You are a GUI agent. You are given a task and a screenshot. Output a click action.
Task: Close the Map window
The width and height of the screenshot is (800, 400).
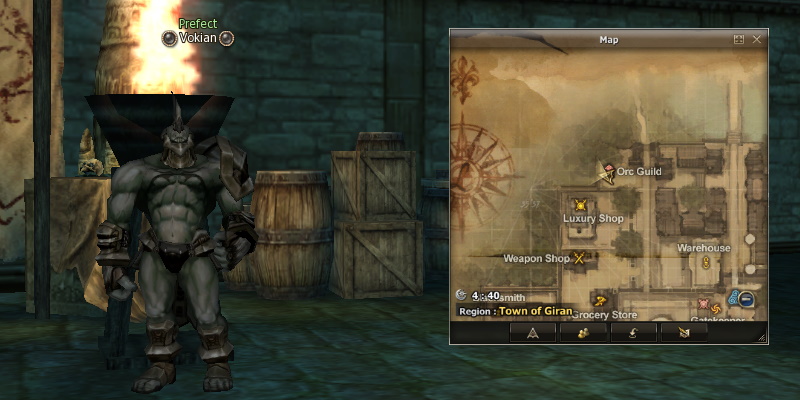click(x=757, y=40)
